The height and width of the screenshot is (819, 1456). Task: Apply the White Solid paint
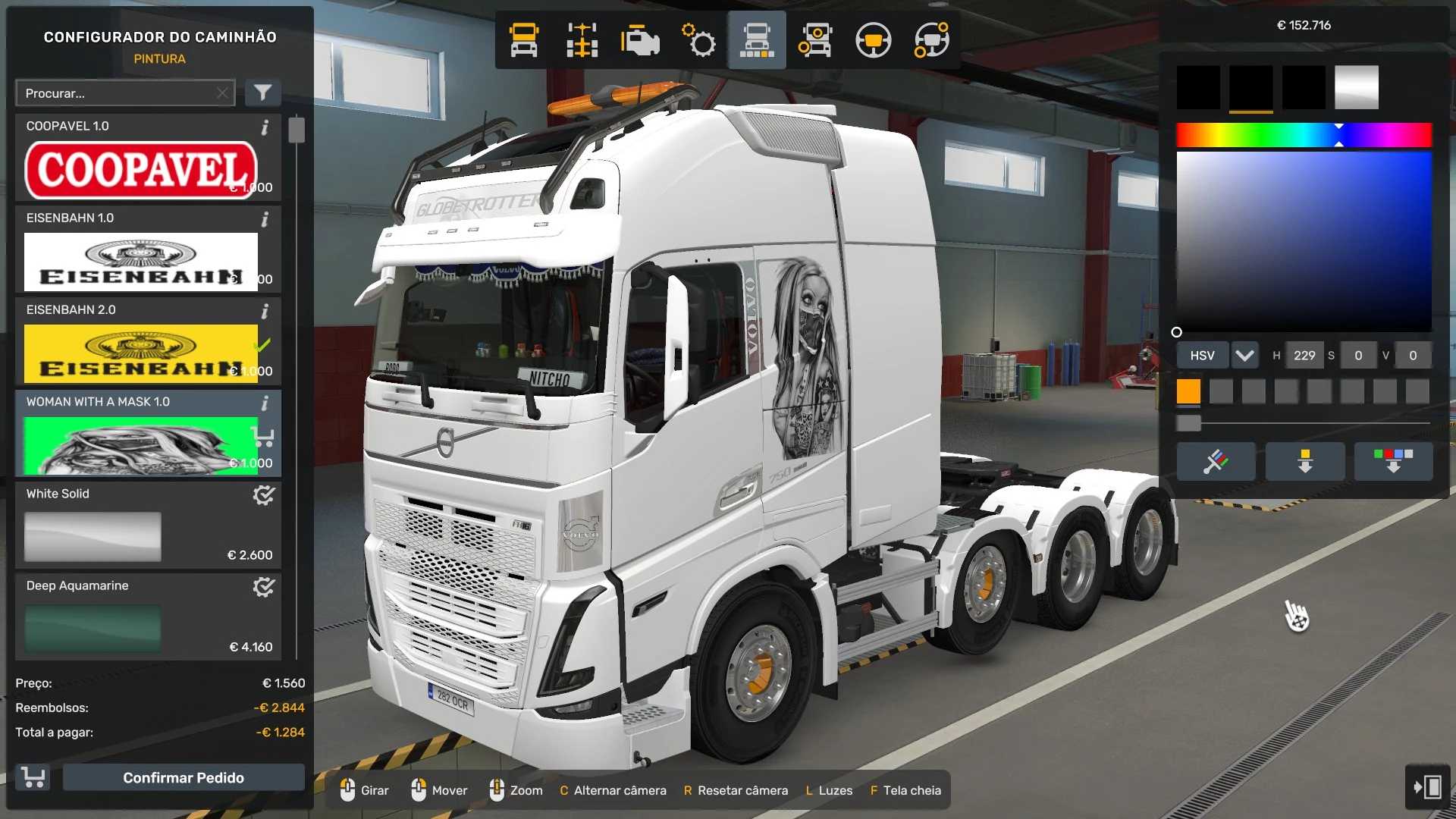pyautogui.click(x=93, y=536)
